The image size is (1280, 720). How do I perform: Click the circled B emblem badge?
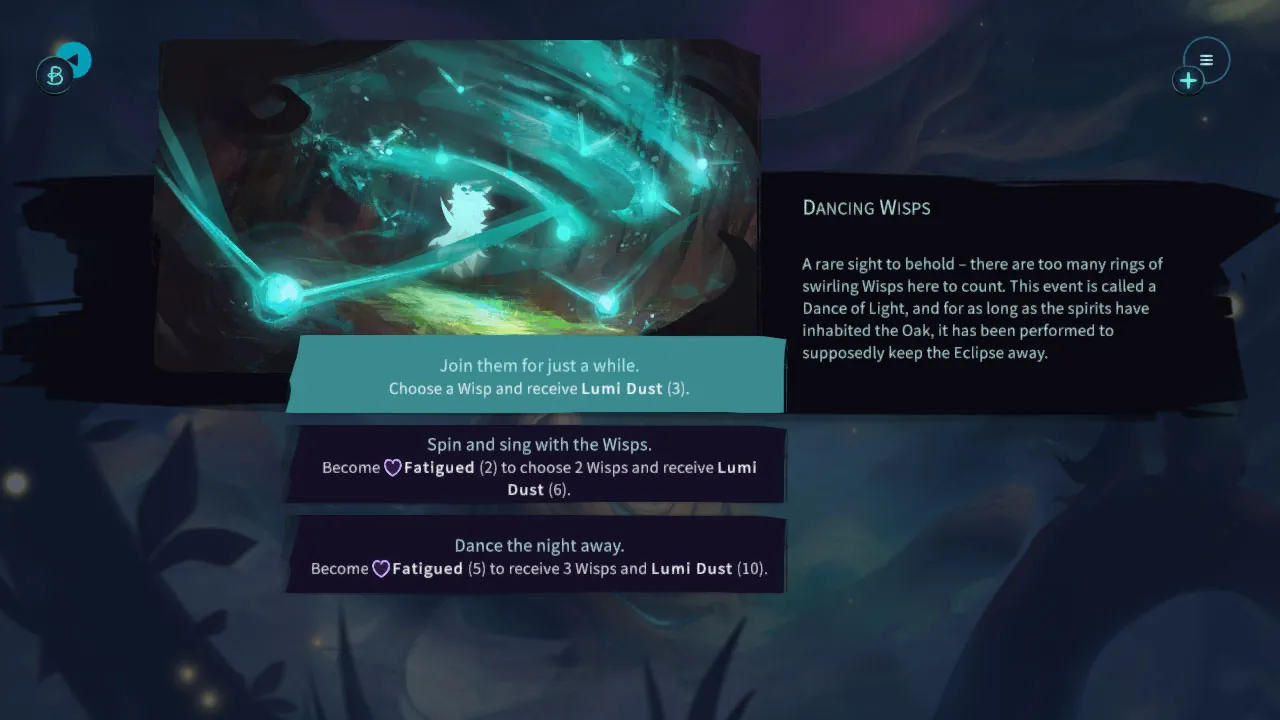coord(55,75)
